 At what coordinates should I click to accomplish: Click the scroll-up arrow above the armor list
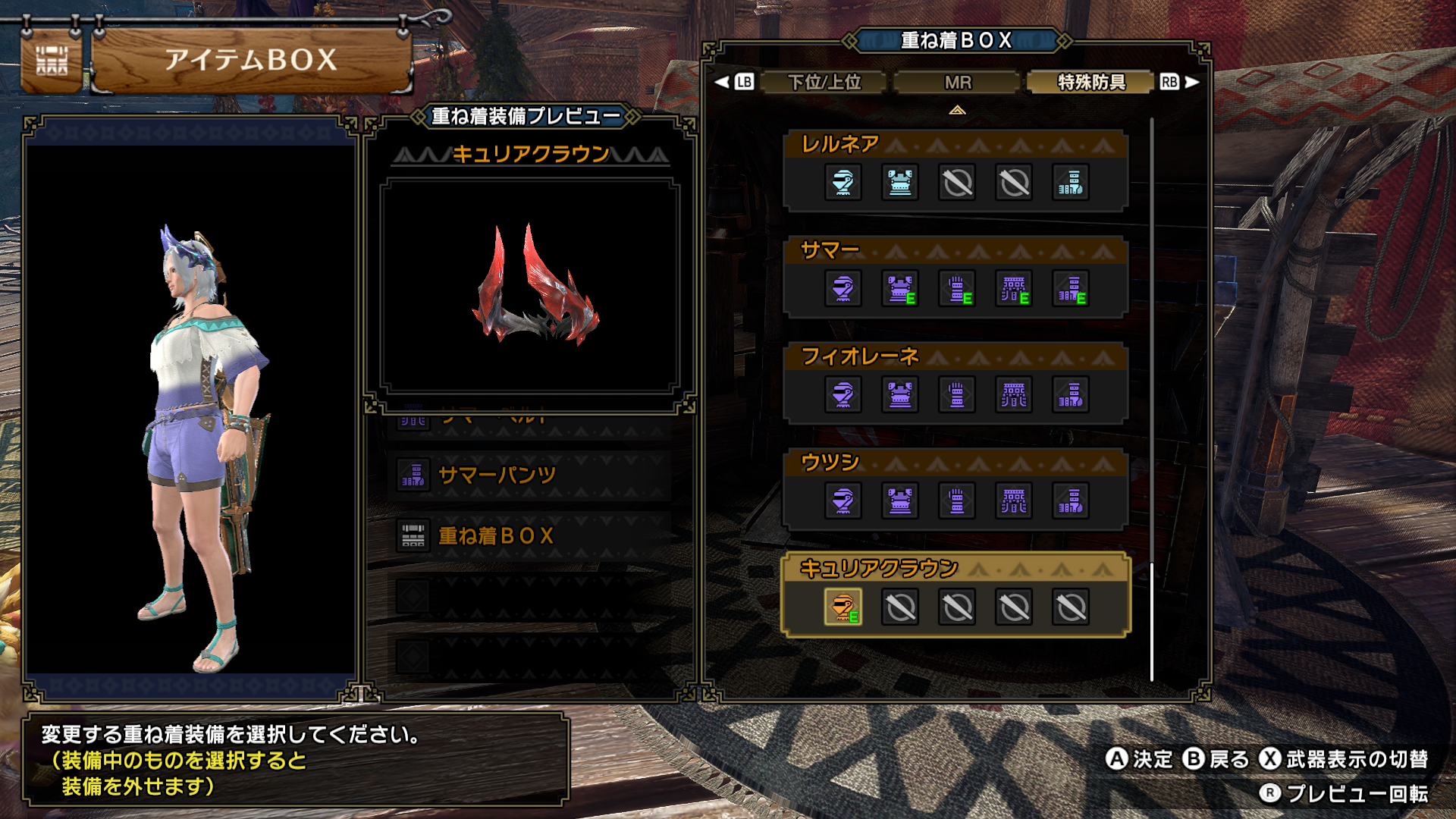click(x=957, y=111)
